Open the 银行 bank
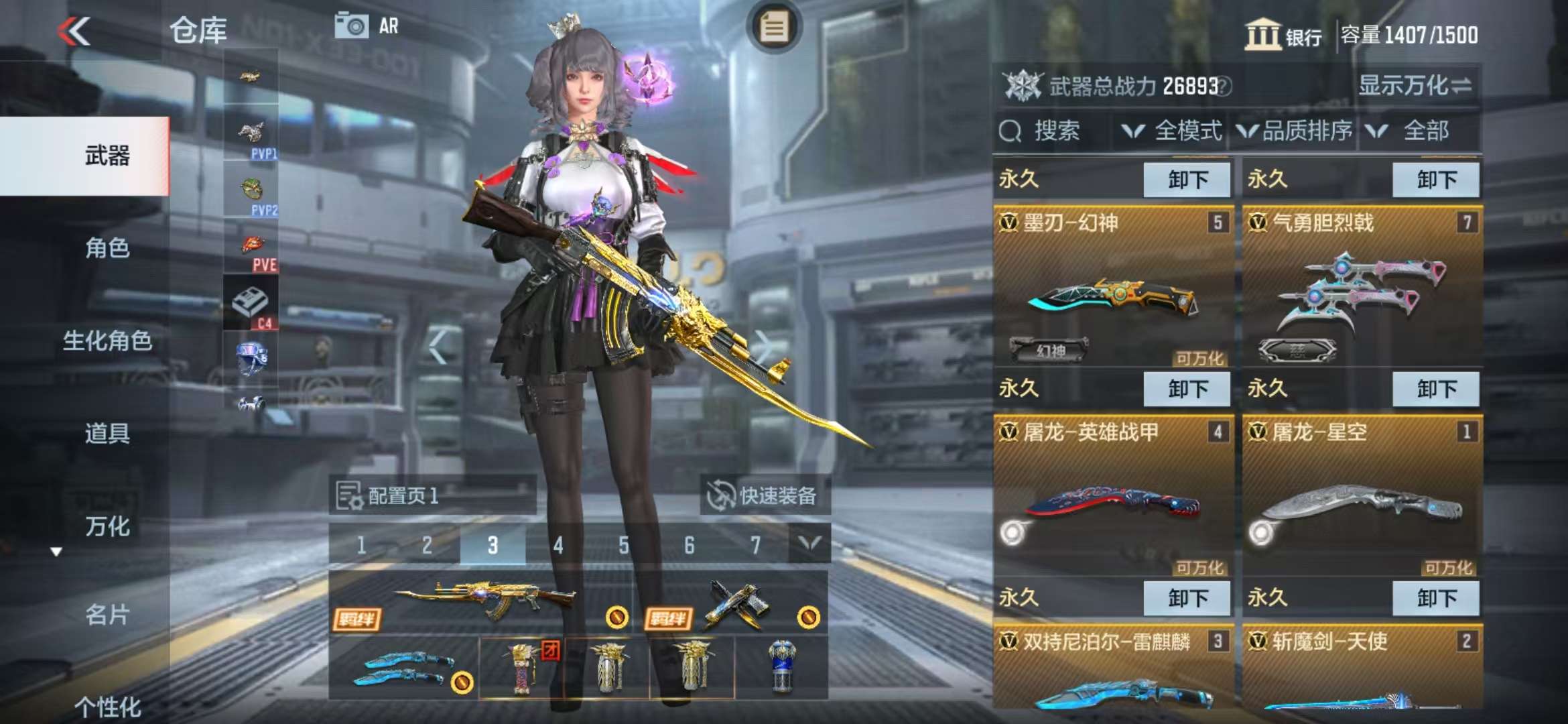The height and width of the screenshot is (724, 1568). tap(1283, 34)
